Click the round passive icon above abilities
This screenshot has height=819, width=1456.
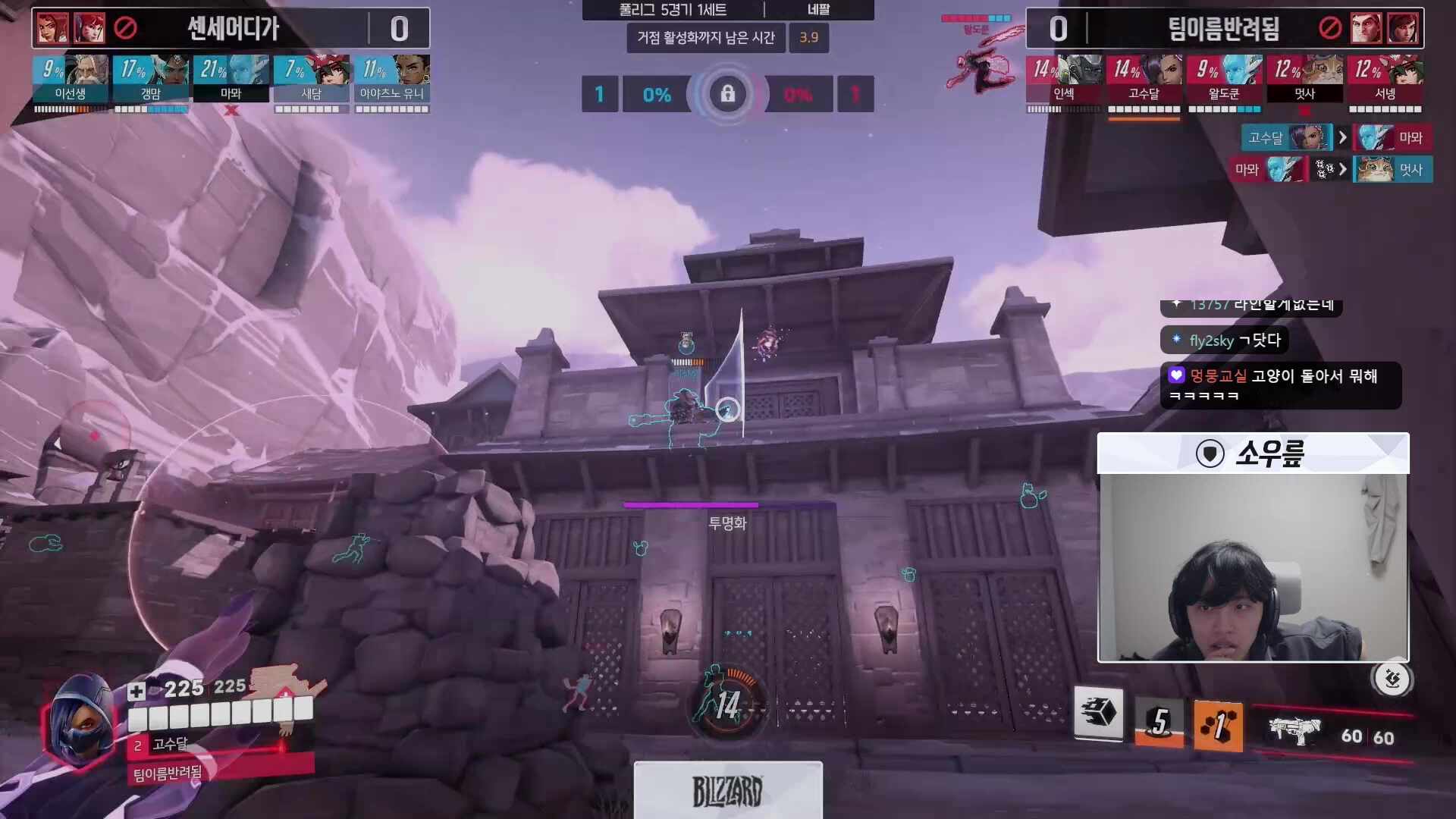coord(1392,679)
